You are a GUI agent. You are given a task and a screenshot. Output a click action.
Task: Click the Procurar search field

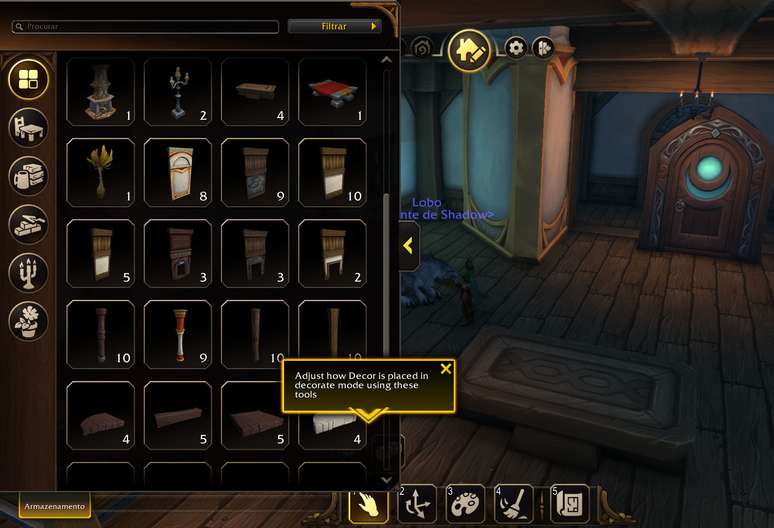(145, 27)
